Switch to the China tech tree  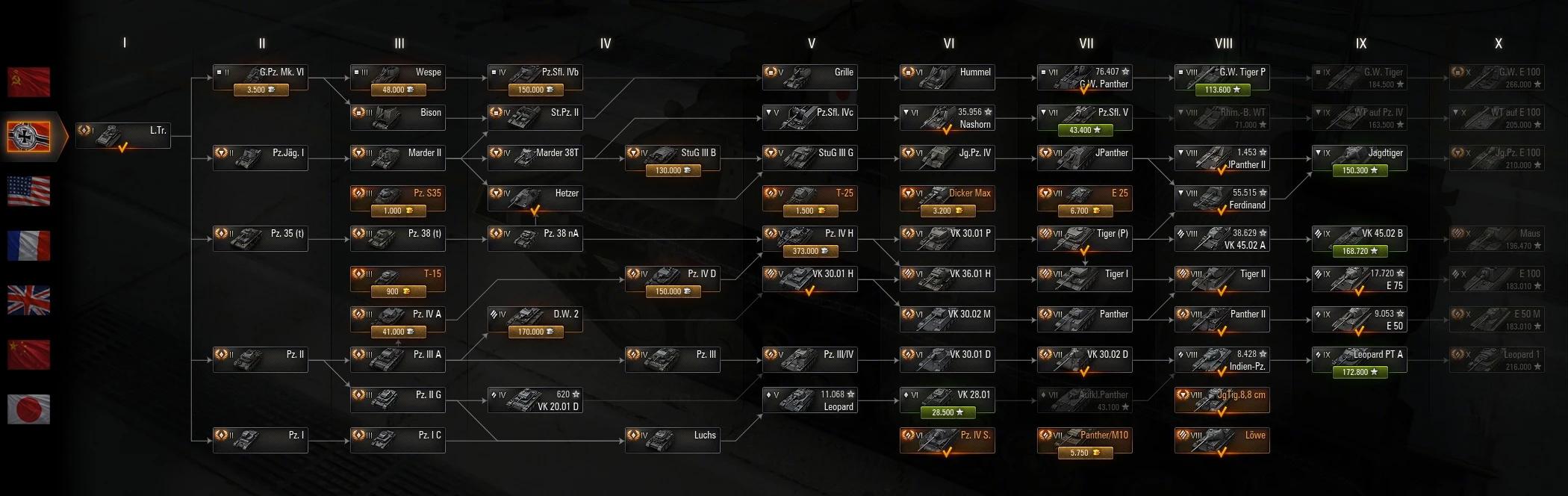coord(29,355)
